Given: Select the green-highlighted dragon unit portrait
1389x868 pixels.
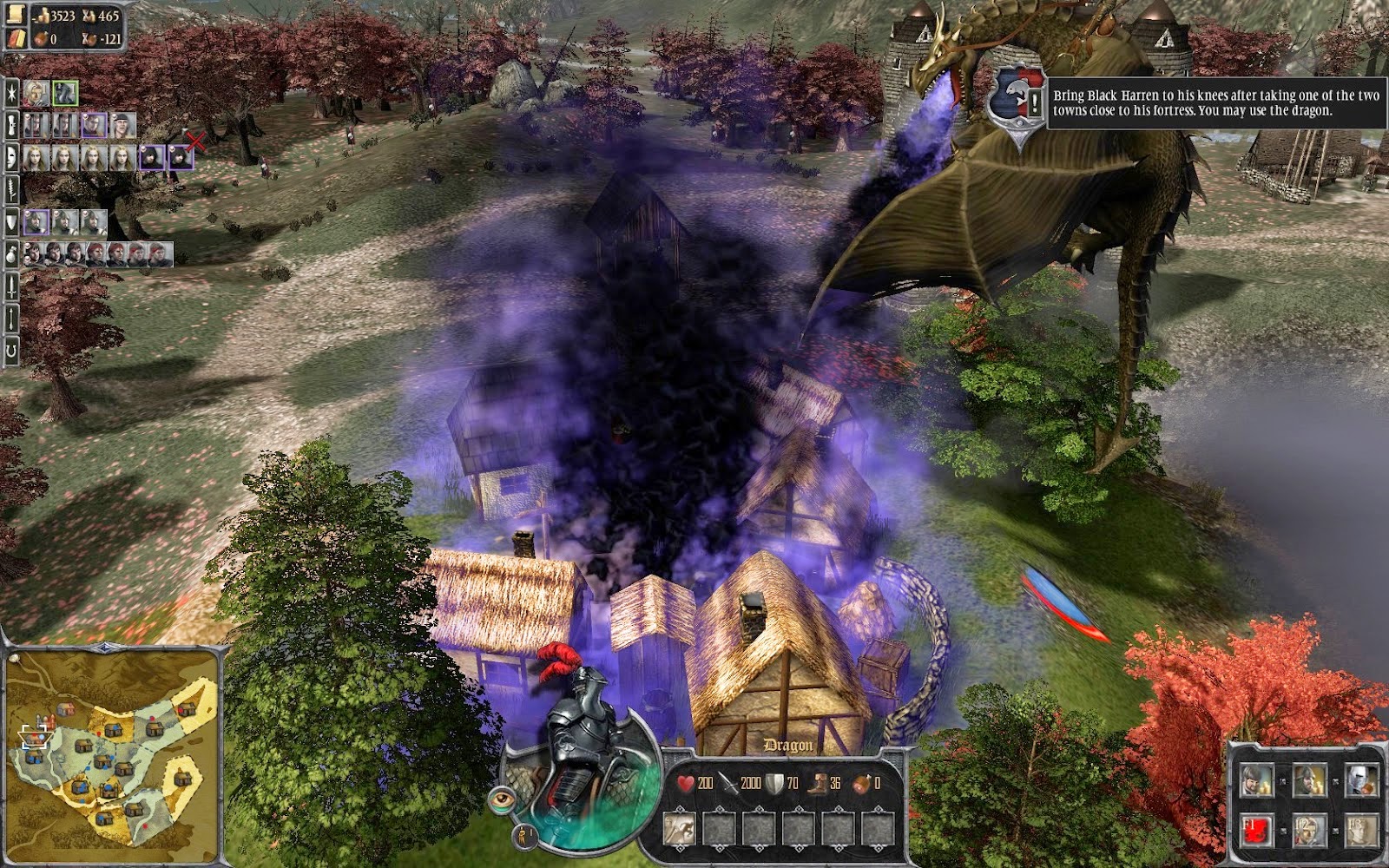Looking at the screenshot, I should point(65,92).
